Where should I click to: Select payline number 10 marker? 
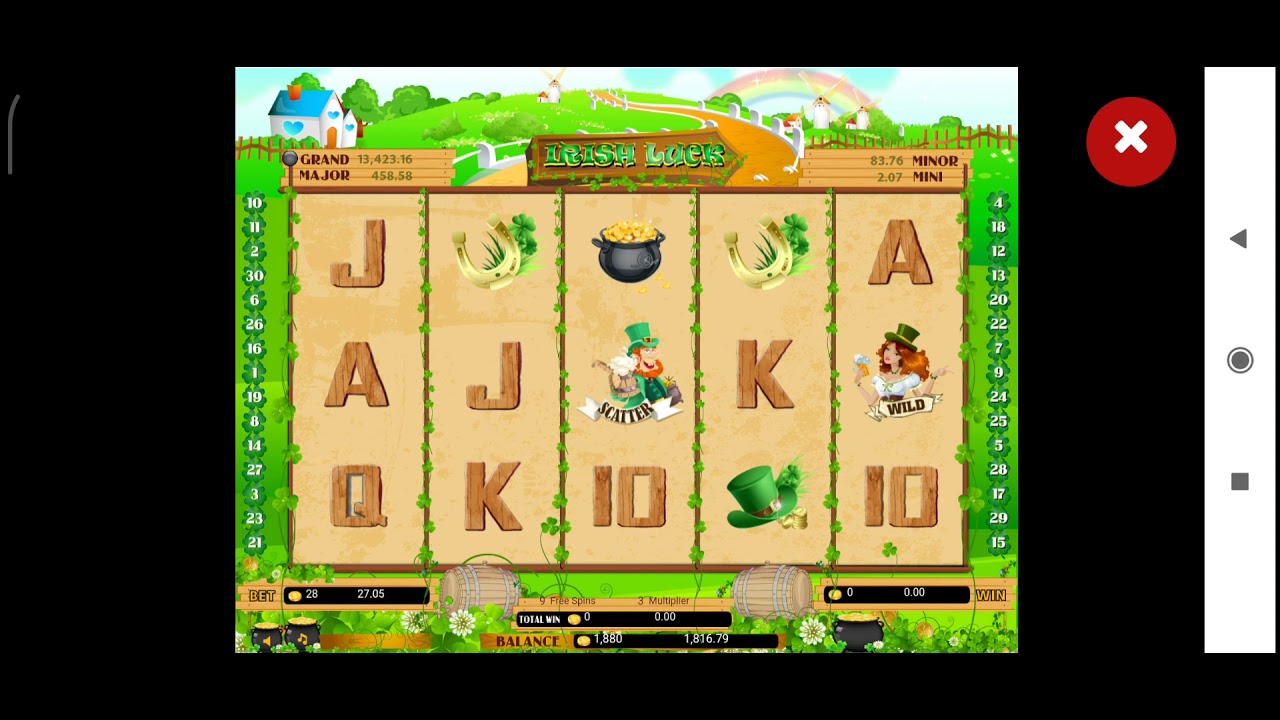pyautogui.click(x=254, y=203)
